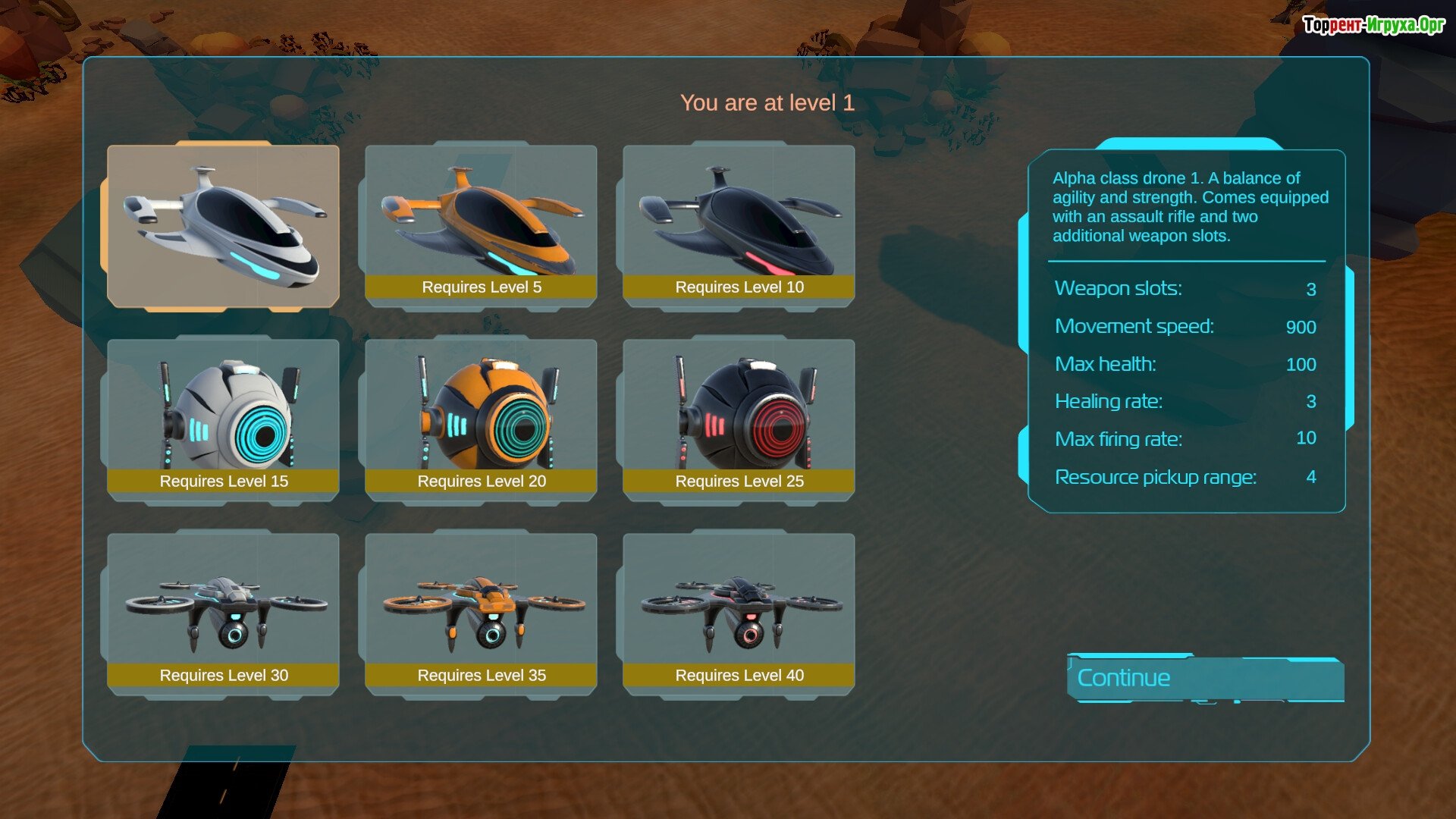The height and width of the screenshot is (819, 1456).
Task: Pick the black drone requiring Level 10
Action: (739, 224)
